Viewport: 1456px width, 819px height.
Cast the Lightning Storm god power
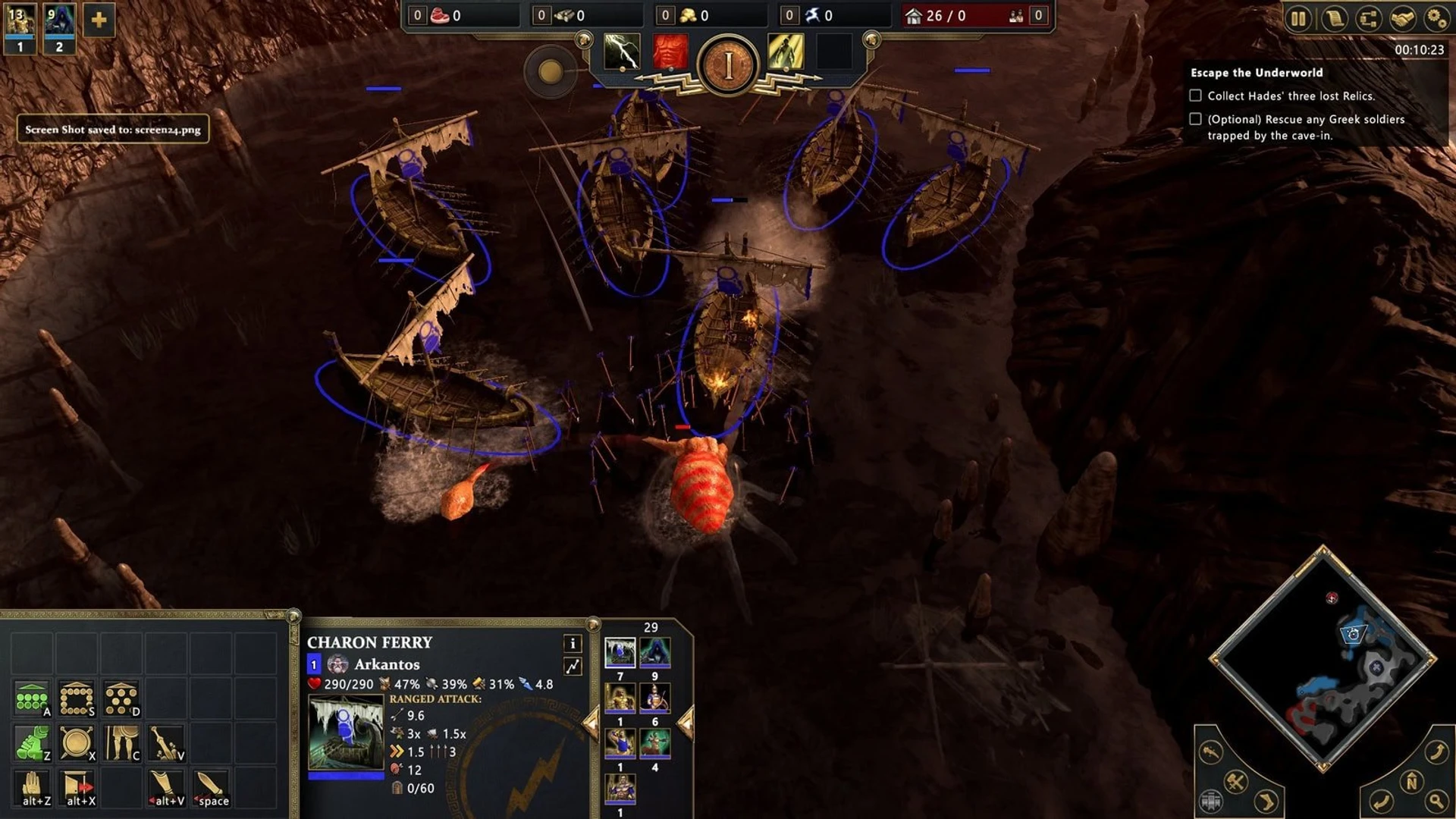click(x=622, y=53)
